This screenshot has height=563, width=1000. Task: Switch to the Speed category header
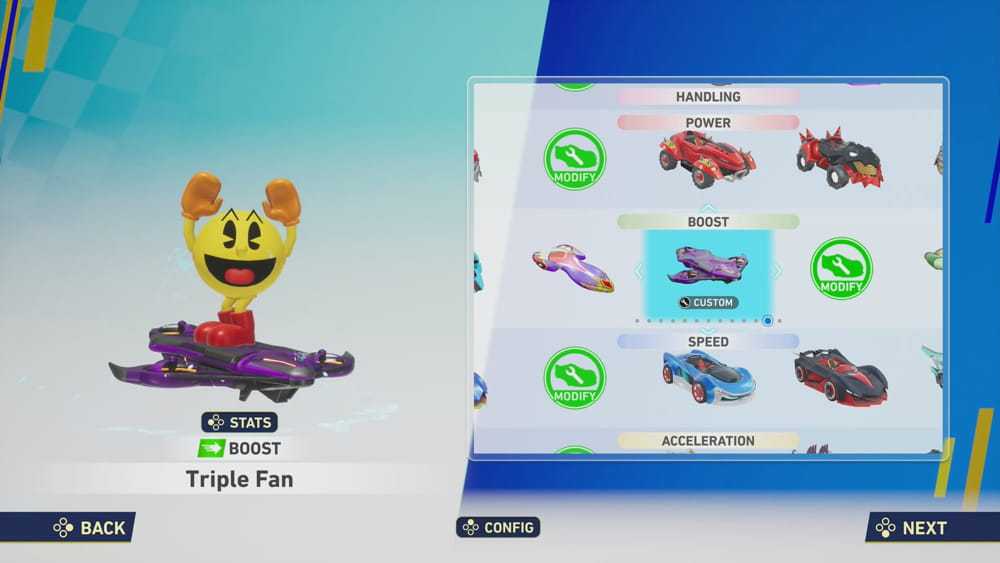708,342
